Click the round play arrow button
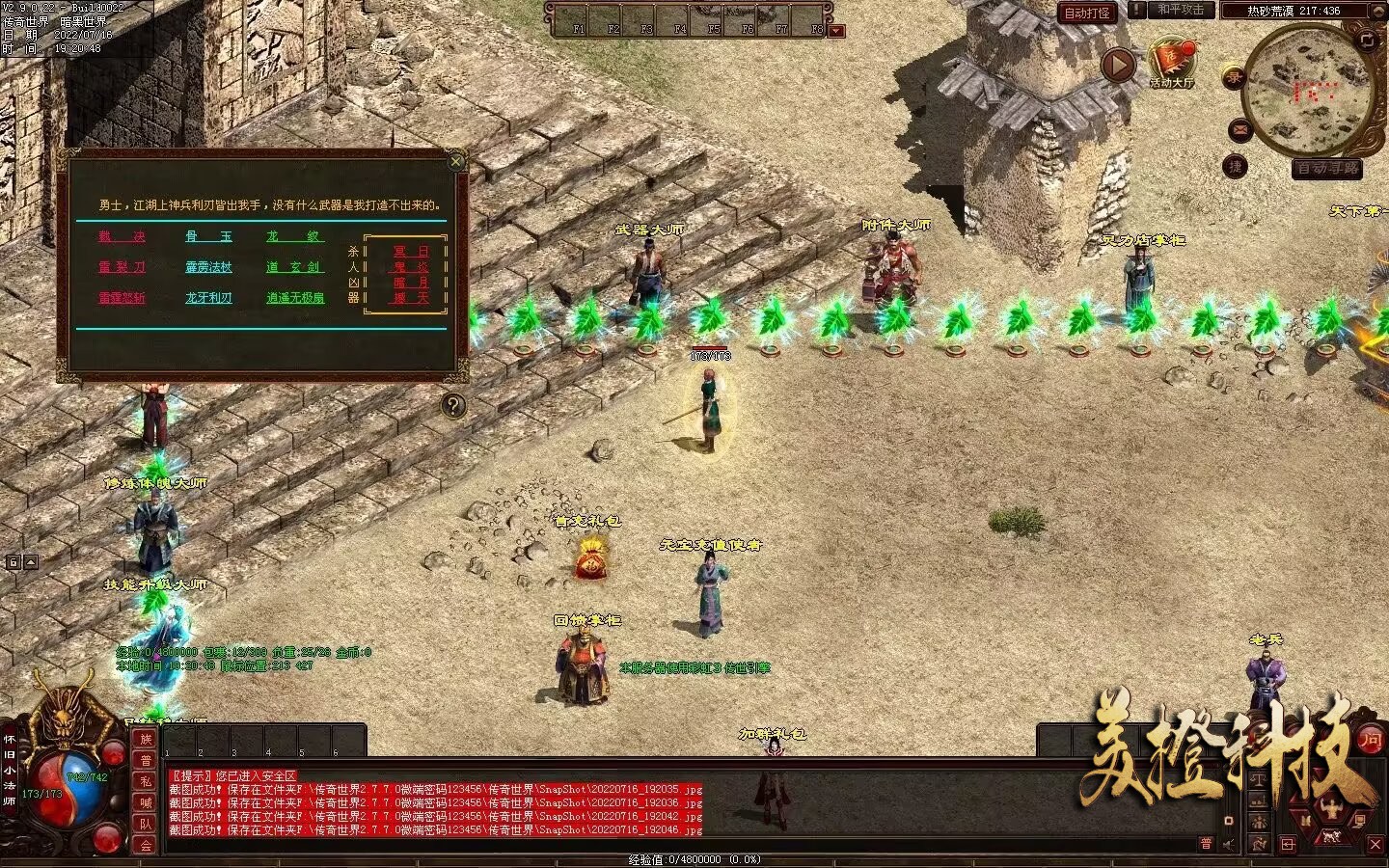 pos(1118,66)
